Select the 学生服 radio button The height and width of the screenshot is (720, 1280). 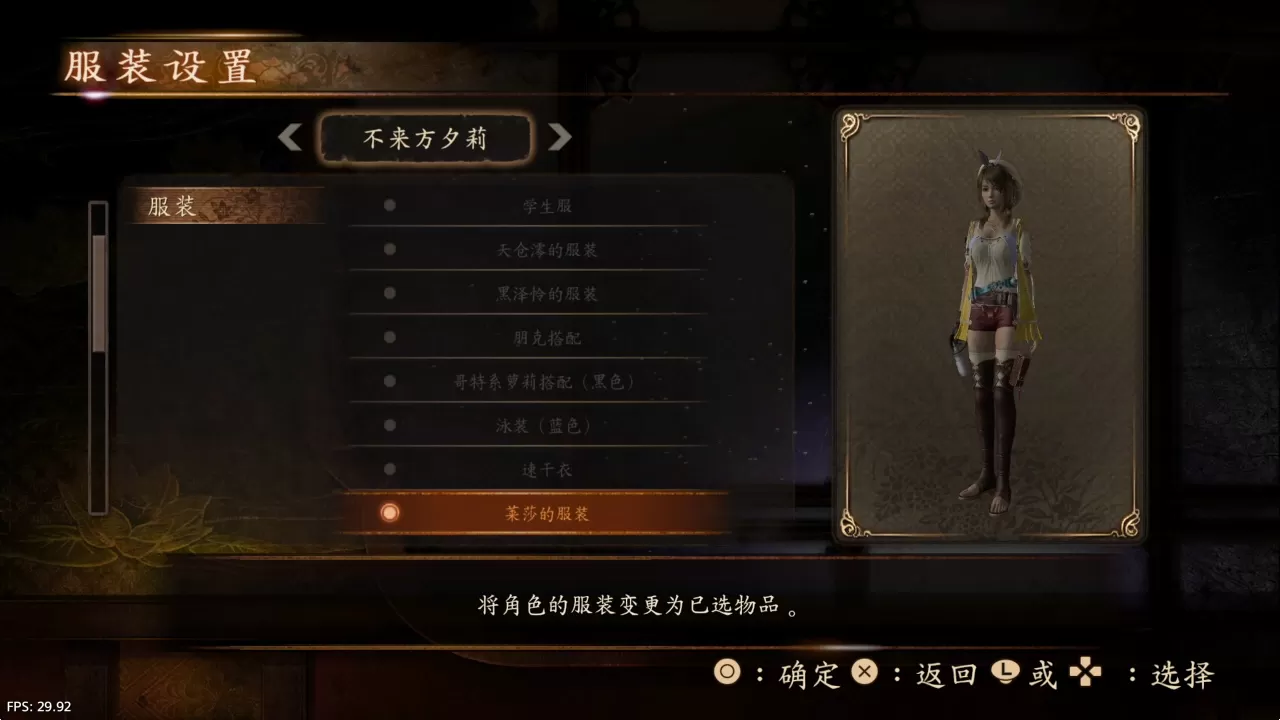388,205
